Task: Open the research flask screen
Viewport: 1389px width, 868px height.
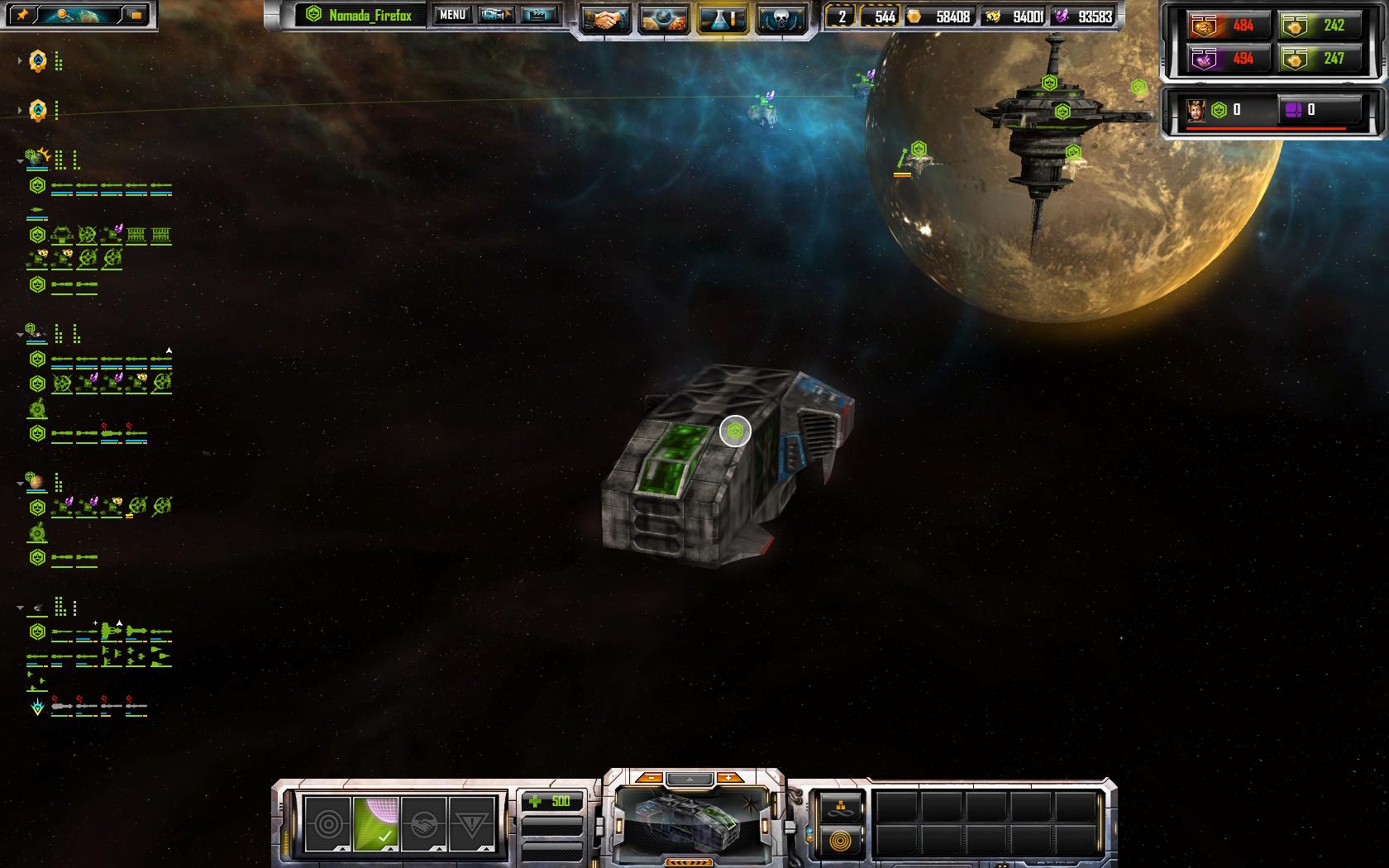Action: pos(723,18)
